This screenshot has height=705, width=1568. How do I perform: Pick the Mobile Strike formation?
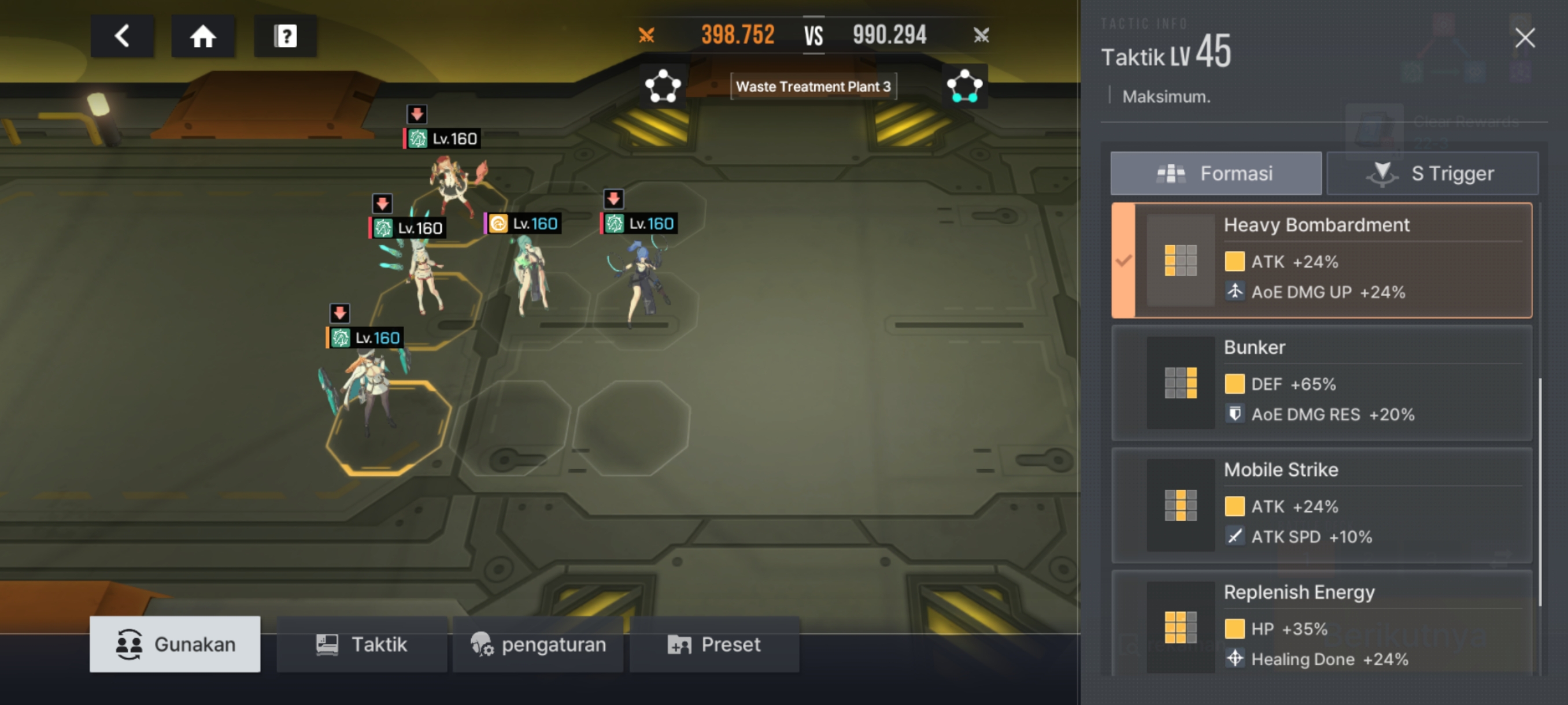1321,505
